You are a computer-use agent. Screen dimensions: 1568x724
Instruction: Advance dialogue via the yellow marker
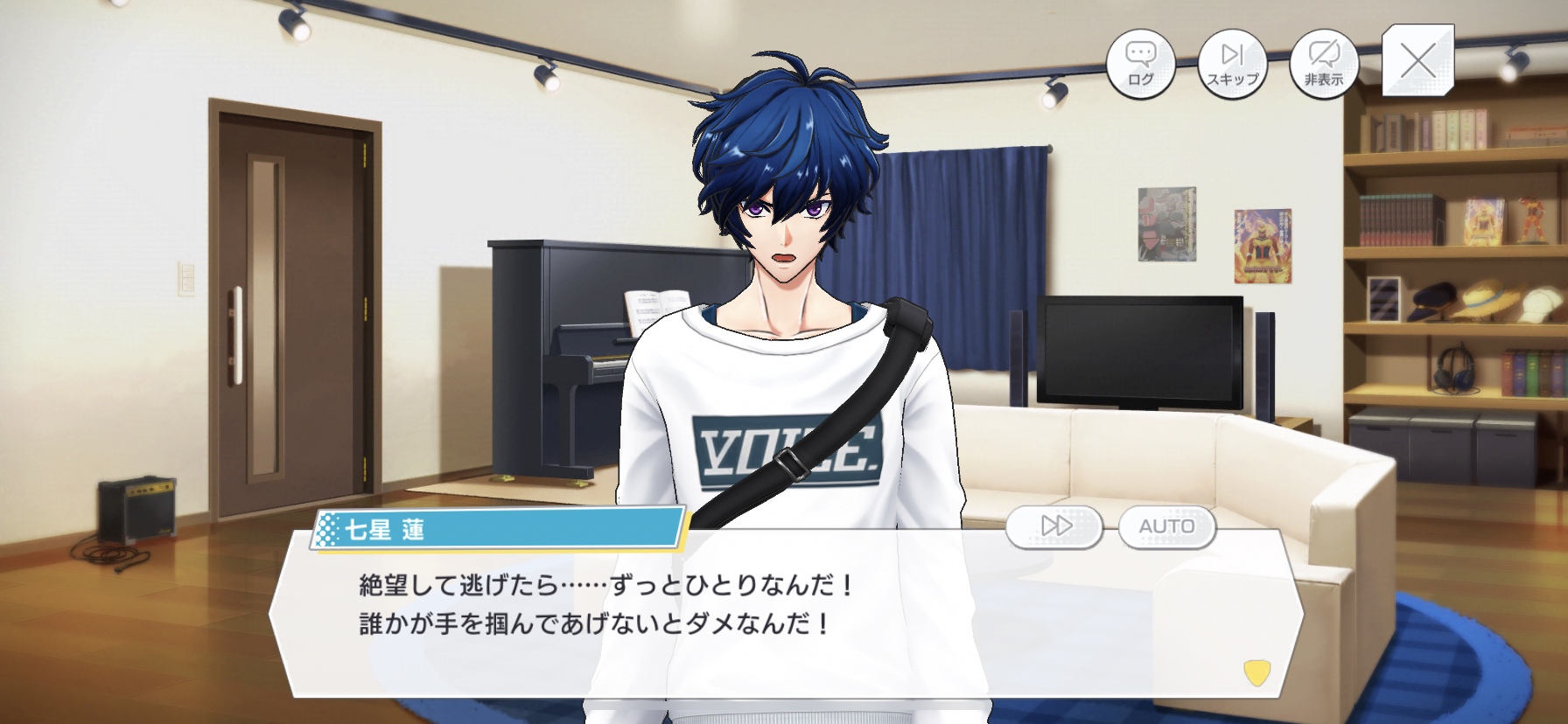coord(1256,672)
